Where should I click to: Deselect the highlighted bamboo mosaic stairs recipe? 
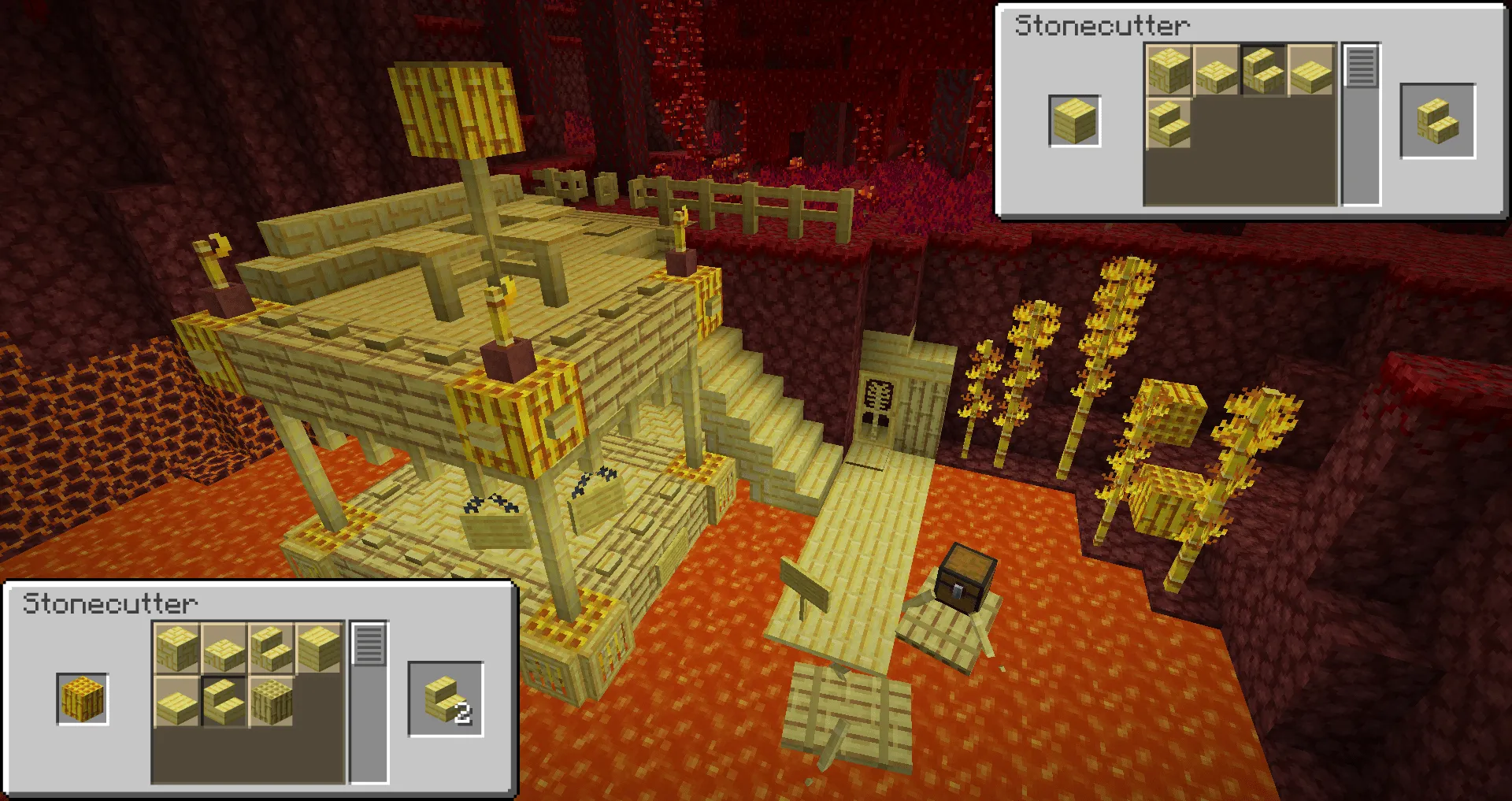coord(1264,71)
